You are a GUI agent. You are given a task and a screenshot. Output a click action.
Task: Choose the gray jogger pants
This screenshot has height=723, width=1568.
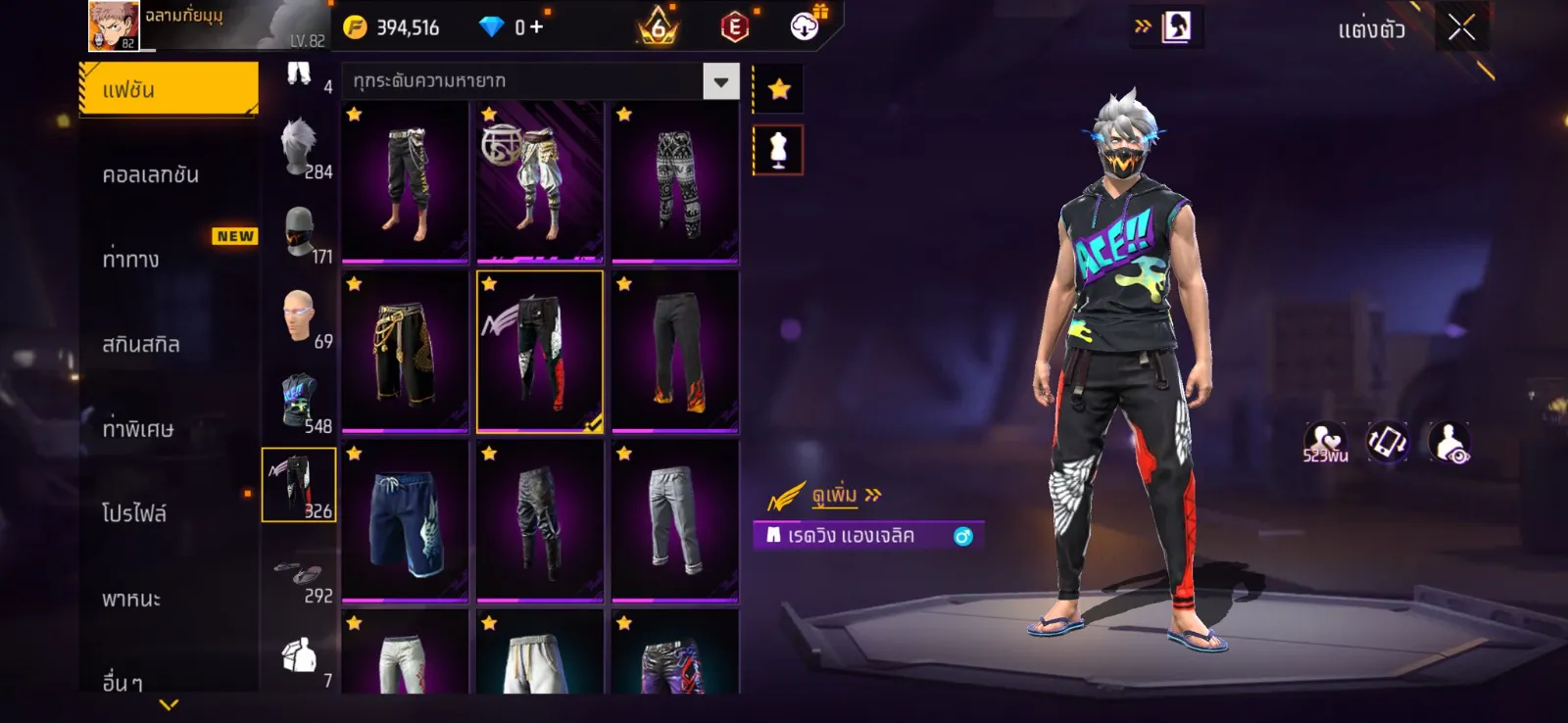(675, 521)
